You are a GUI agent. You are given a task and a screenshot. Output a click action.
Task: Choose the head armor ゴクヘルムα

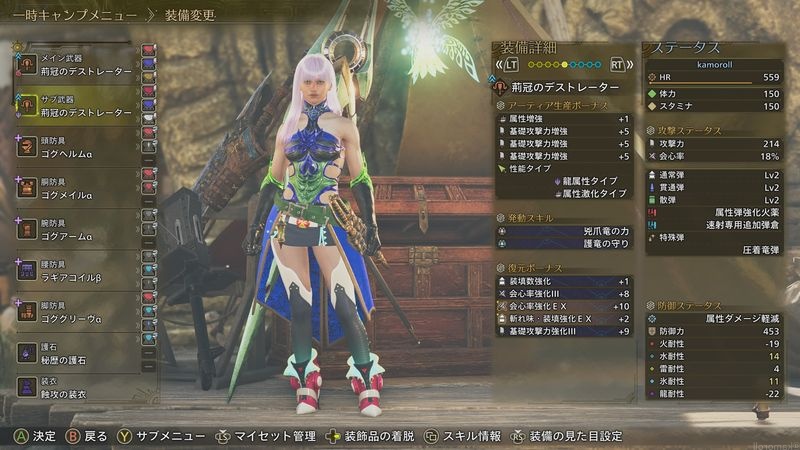(x=75, y=148)
